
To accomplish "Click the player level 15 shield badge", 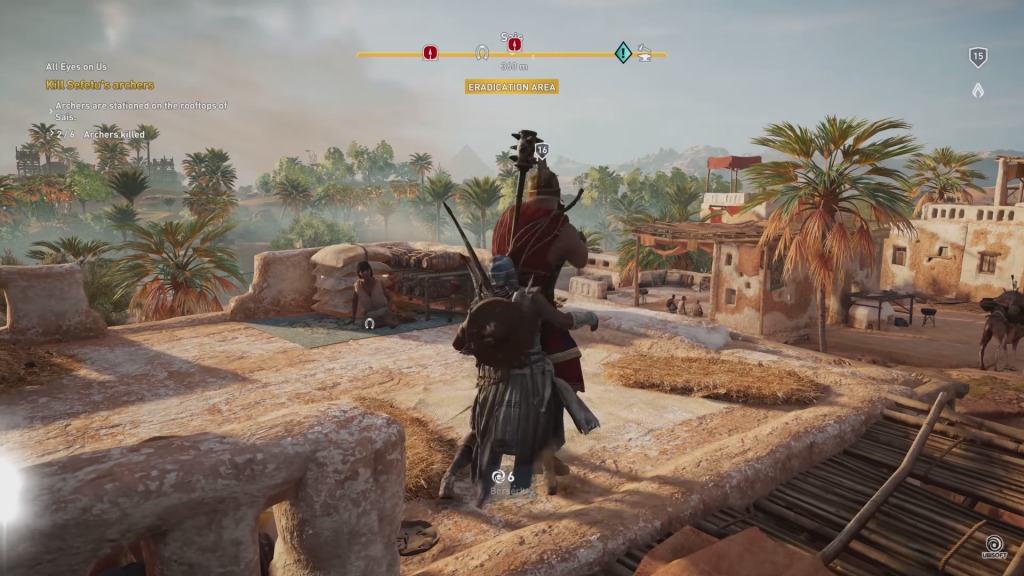I will click(978, 57).
